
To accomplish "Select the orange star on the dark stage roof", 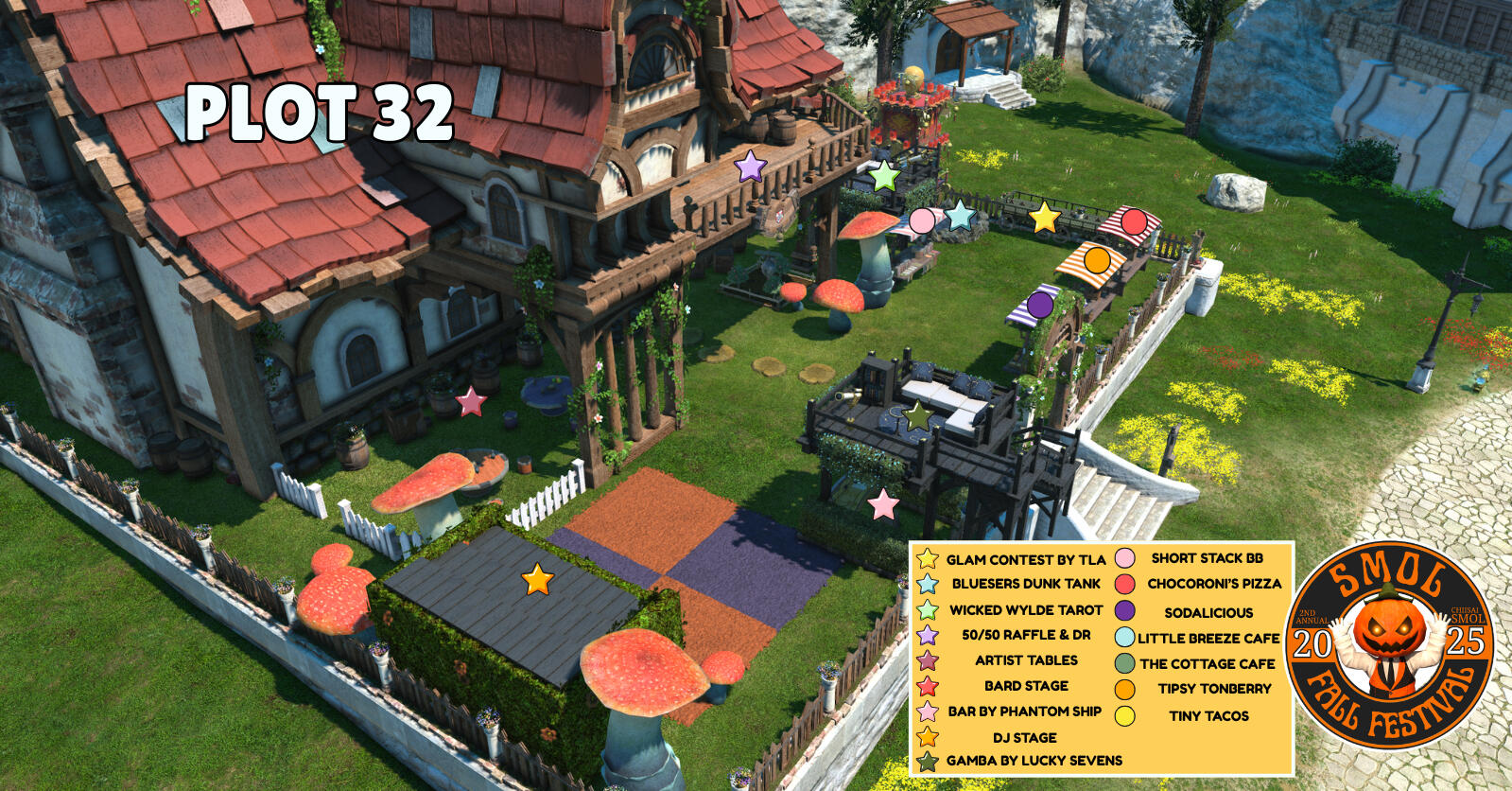I will click(537, 579).
